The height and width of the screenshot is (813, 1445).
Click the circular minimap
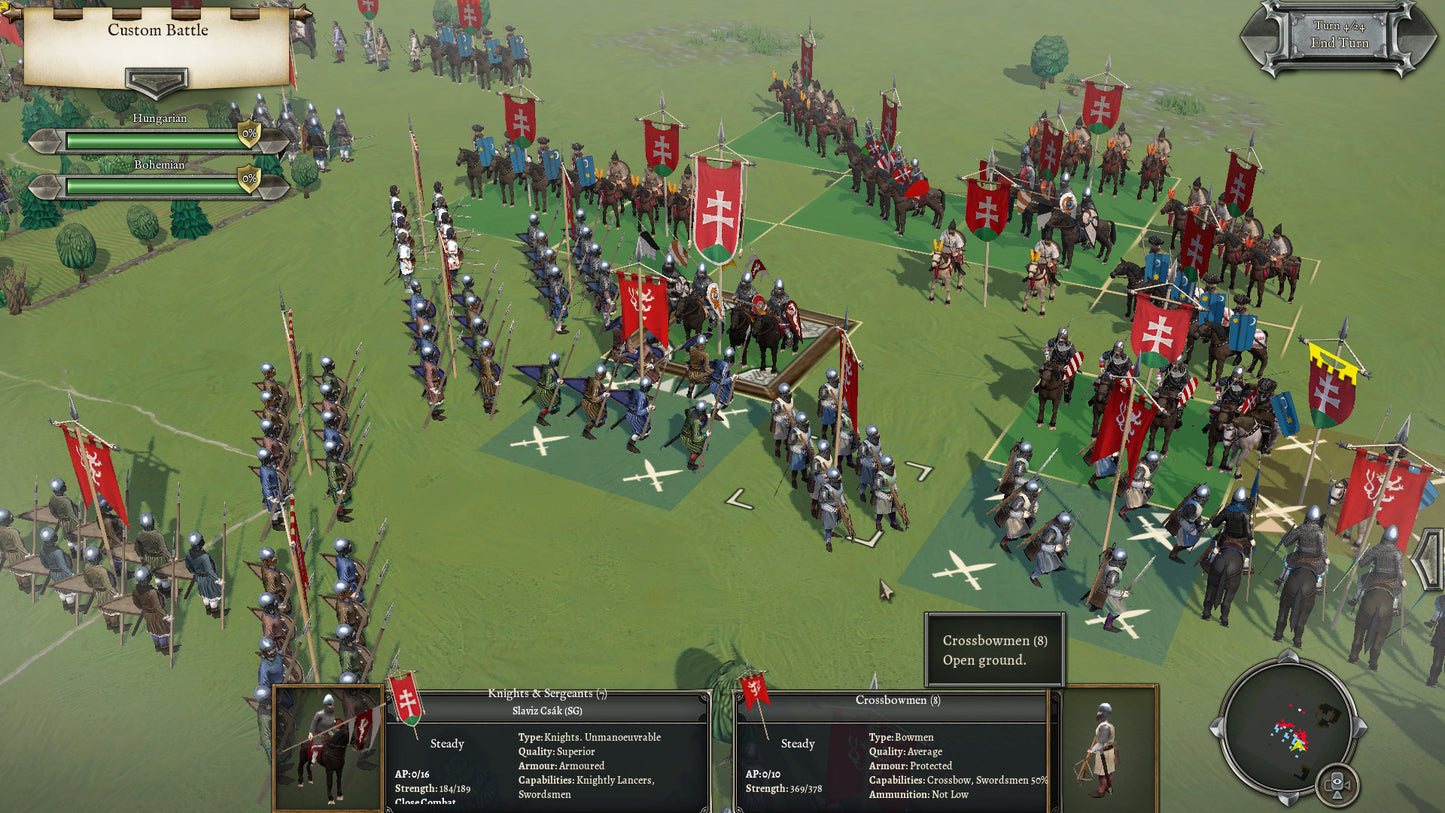[x=1285, y=722]
